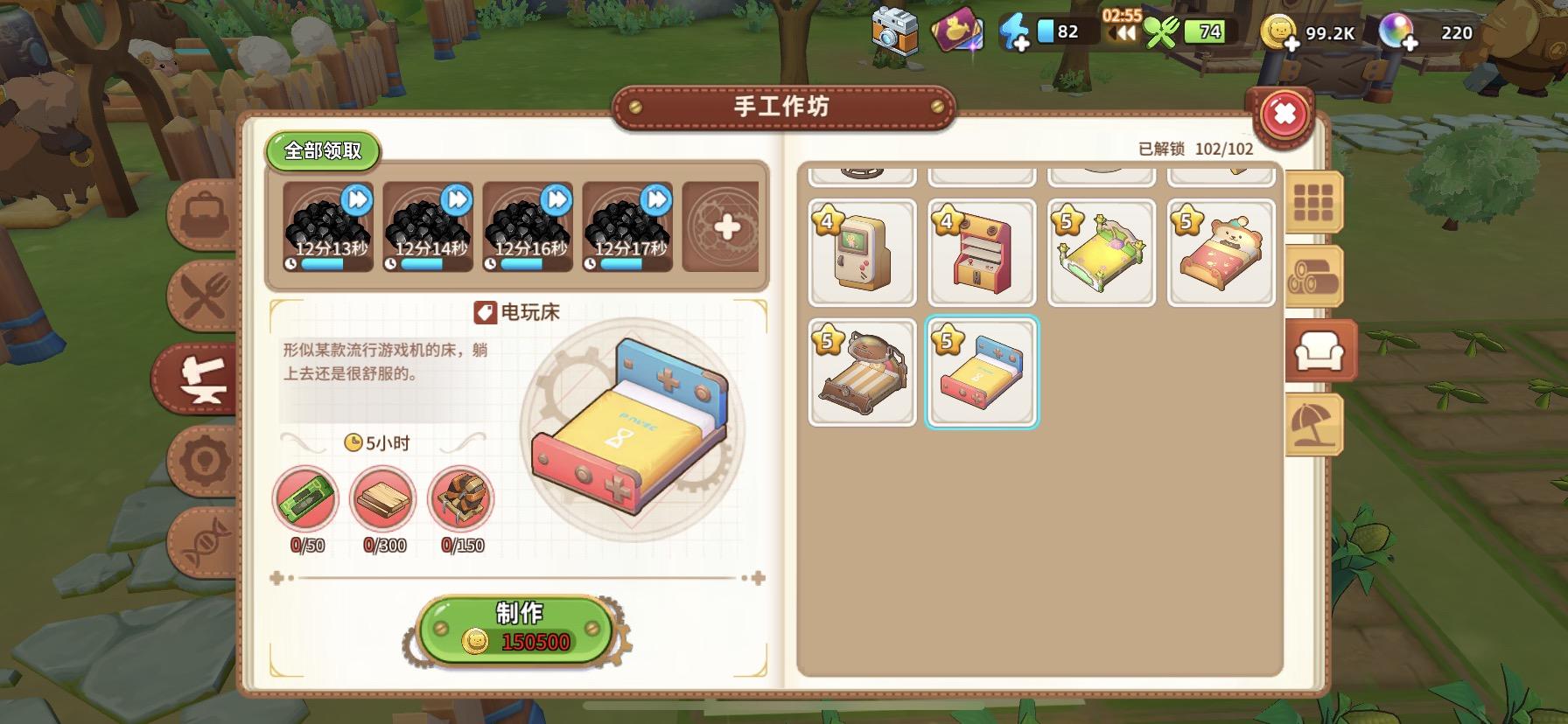This screenshot has height=724, width=1568.
Task: Select the 5-star yellow bed thumbnail
Action: (x=1101, y=253)
